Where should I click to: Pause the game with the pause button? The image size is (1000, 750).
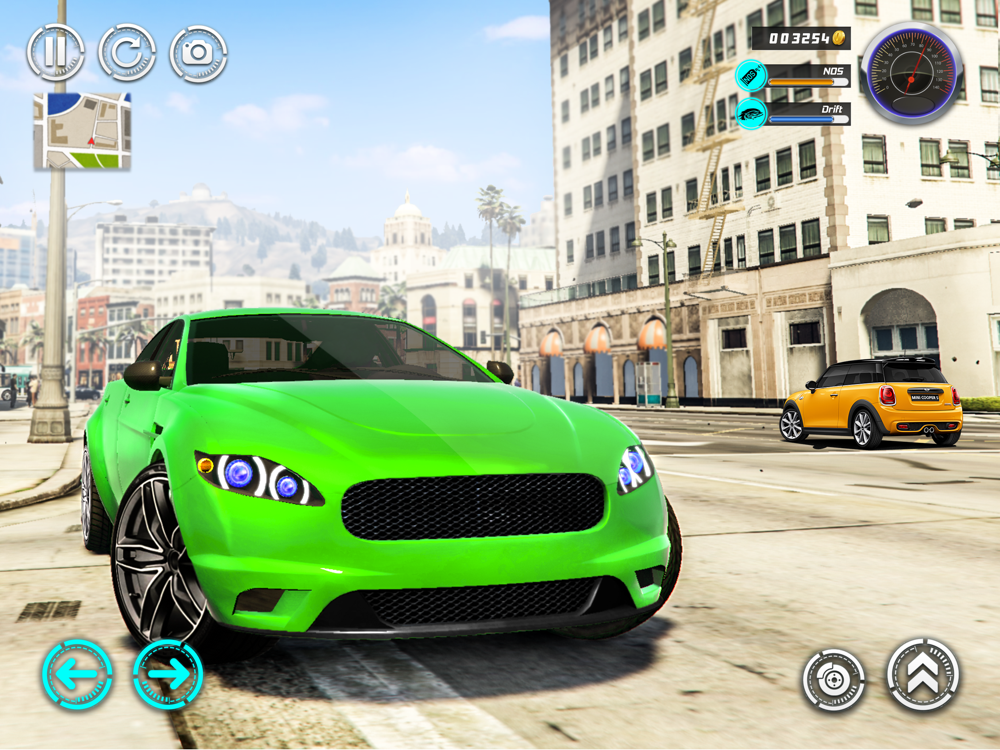click(55, 53)
